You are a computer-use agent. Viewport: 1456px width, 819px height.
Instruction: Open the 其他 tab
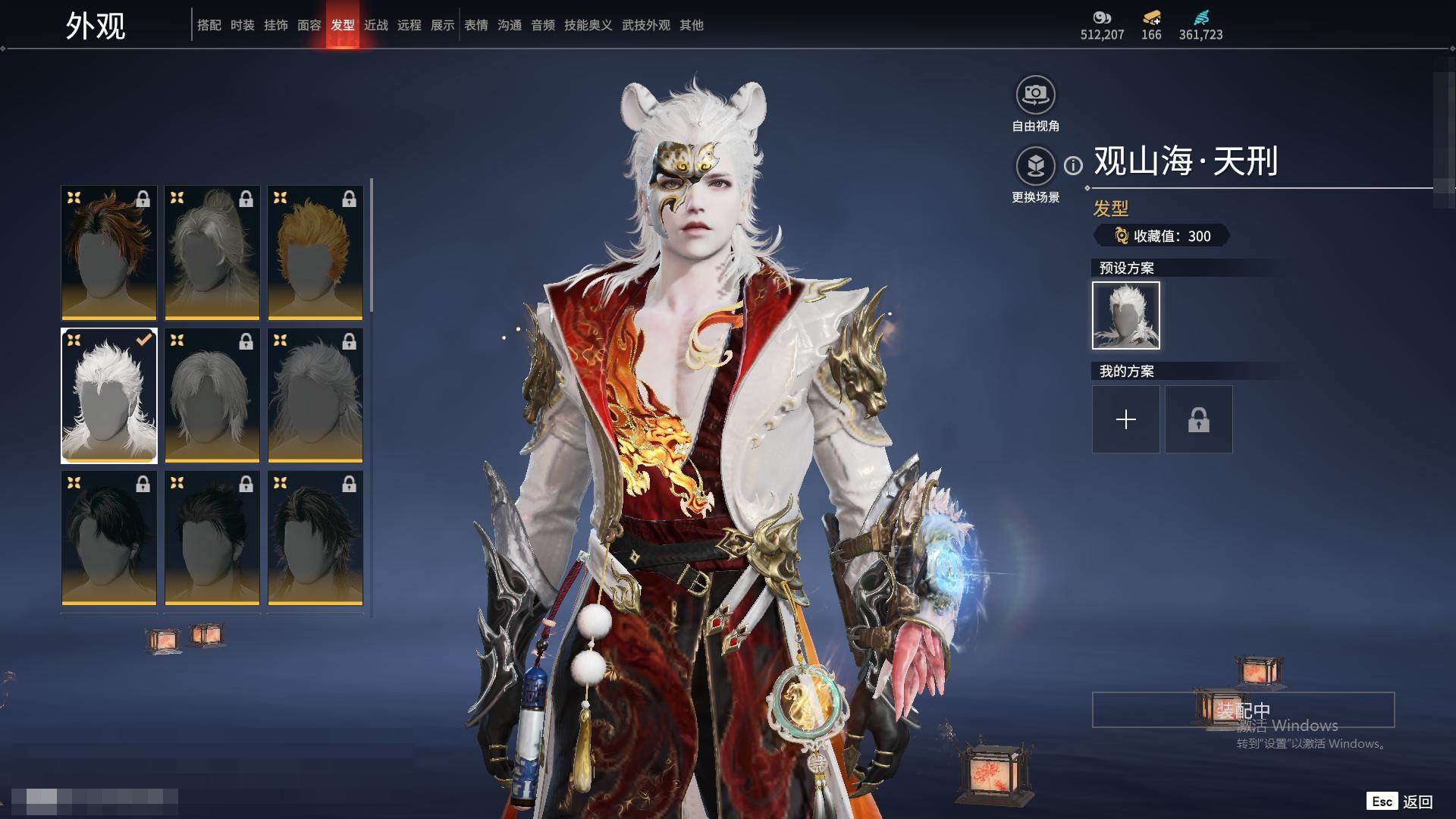[691, 25]
